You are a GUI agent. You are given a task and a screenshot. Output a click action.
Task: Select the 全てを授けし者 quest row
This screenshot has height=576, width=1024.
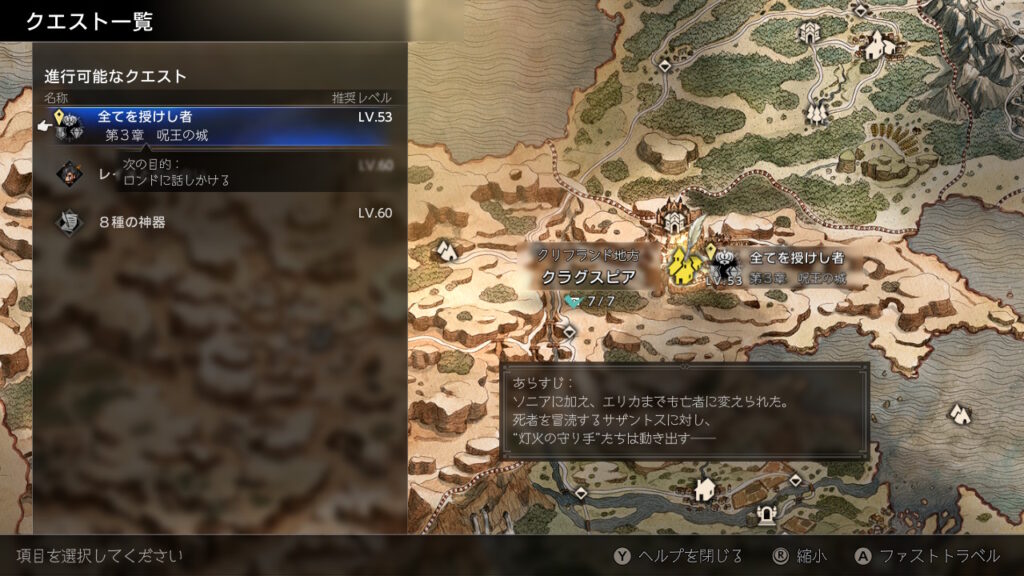tap(220, 125)
